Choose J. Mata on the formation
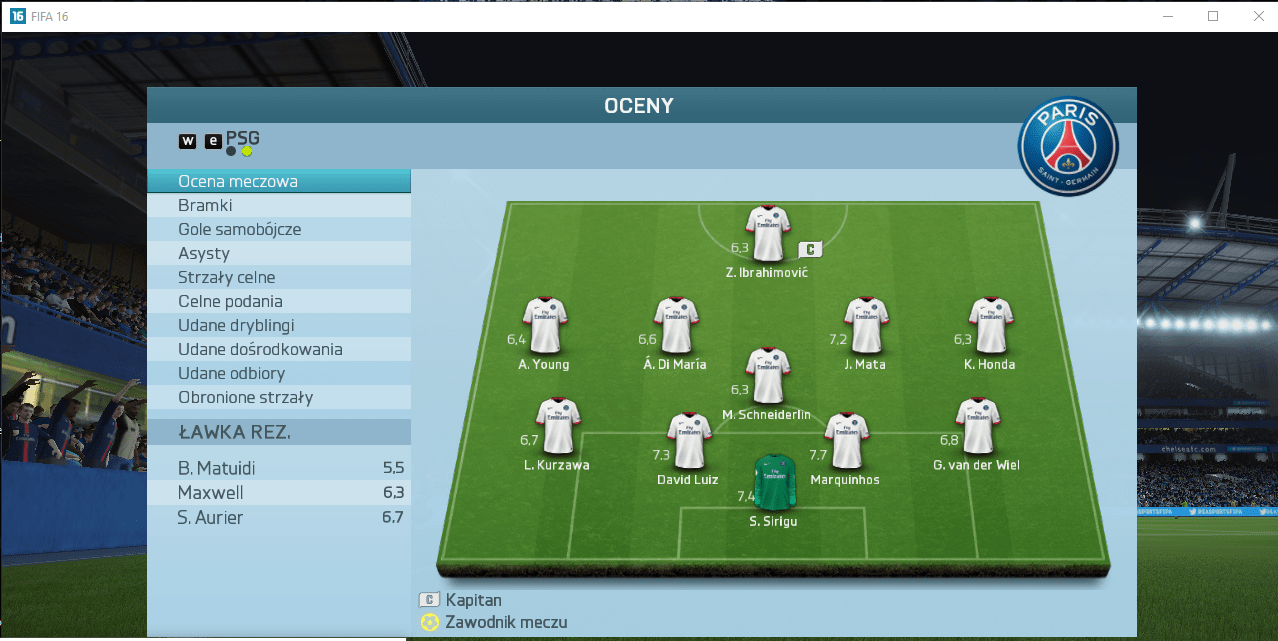 pos(866,325)
